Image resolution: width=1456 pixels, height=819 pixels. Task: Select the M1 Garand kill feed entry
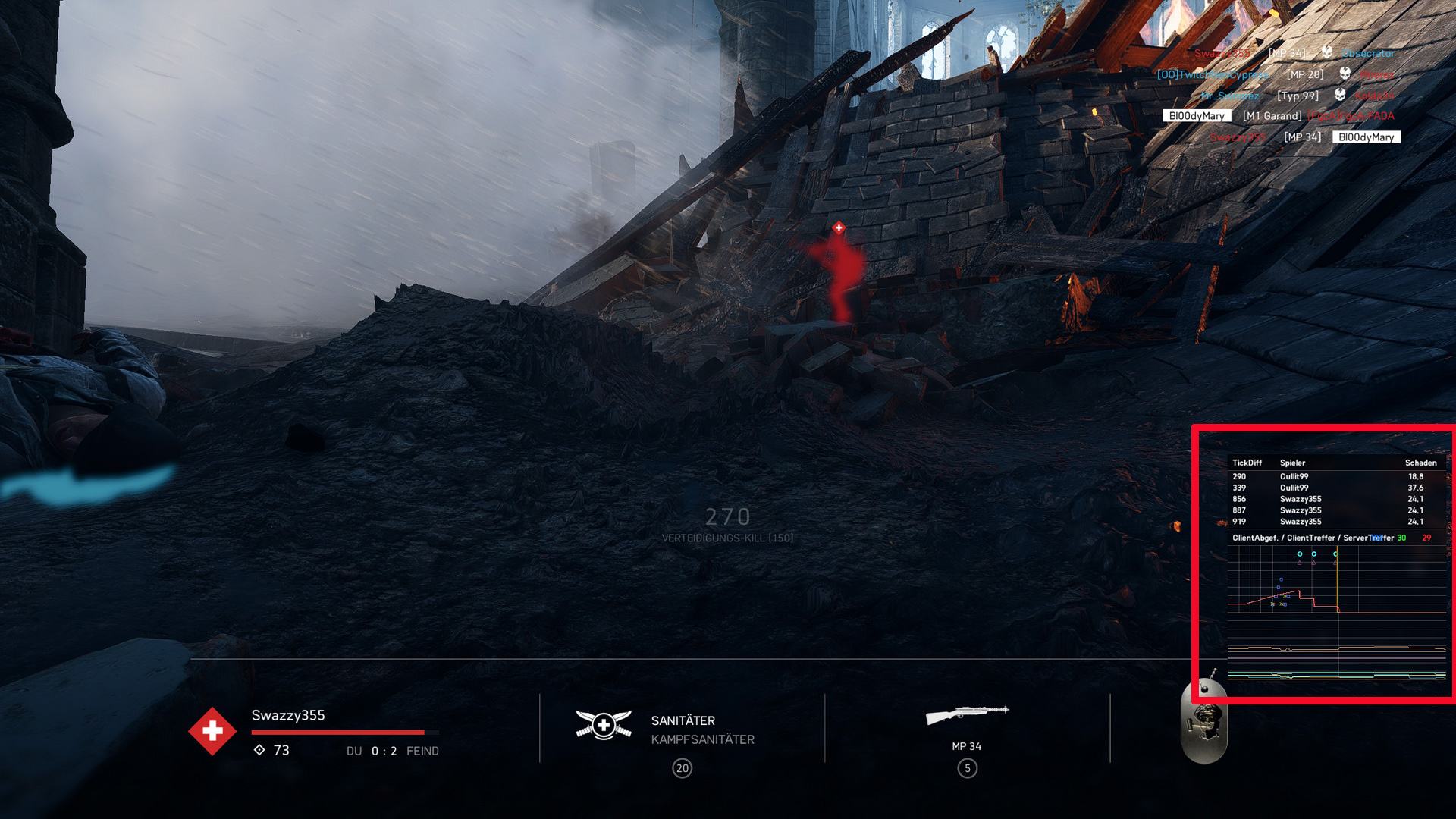[x=1272, y=116]
